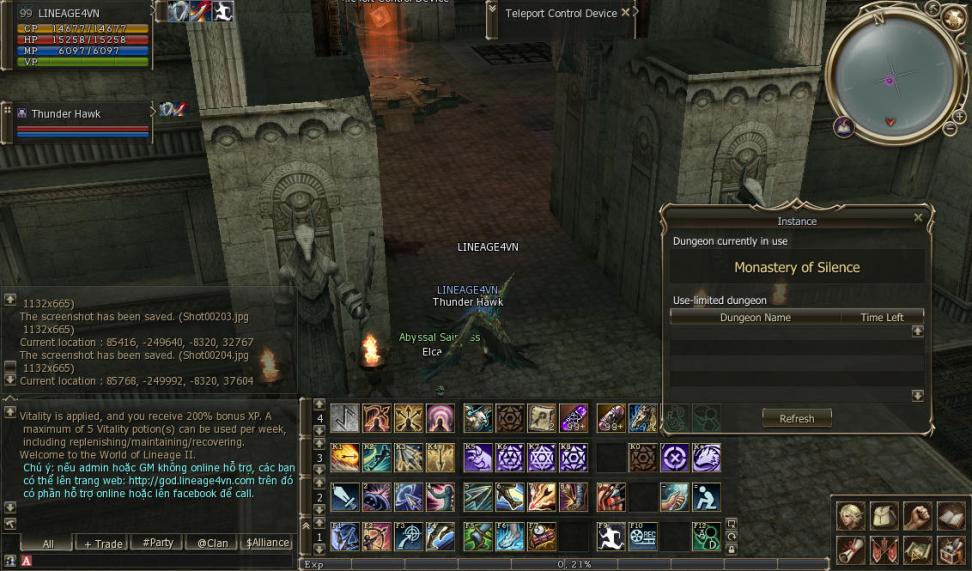
Task: Open the character status portrait menu
Action: tap(851, 516)
